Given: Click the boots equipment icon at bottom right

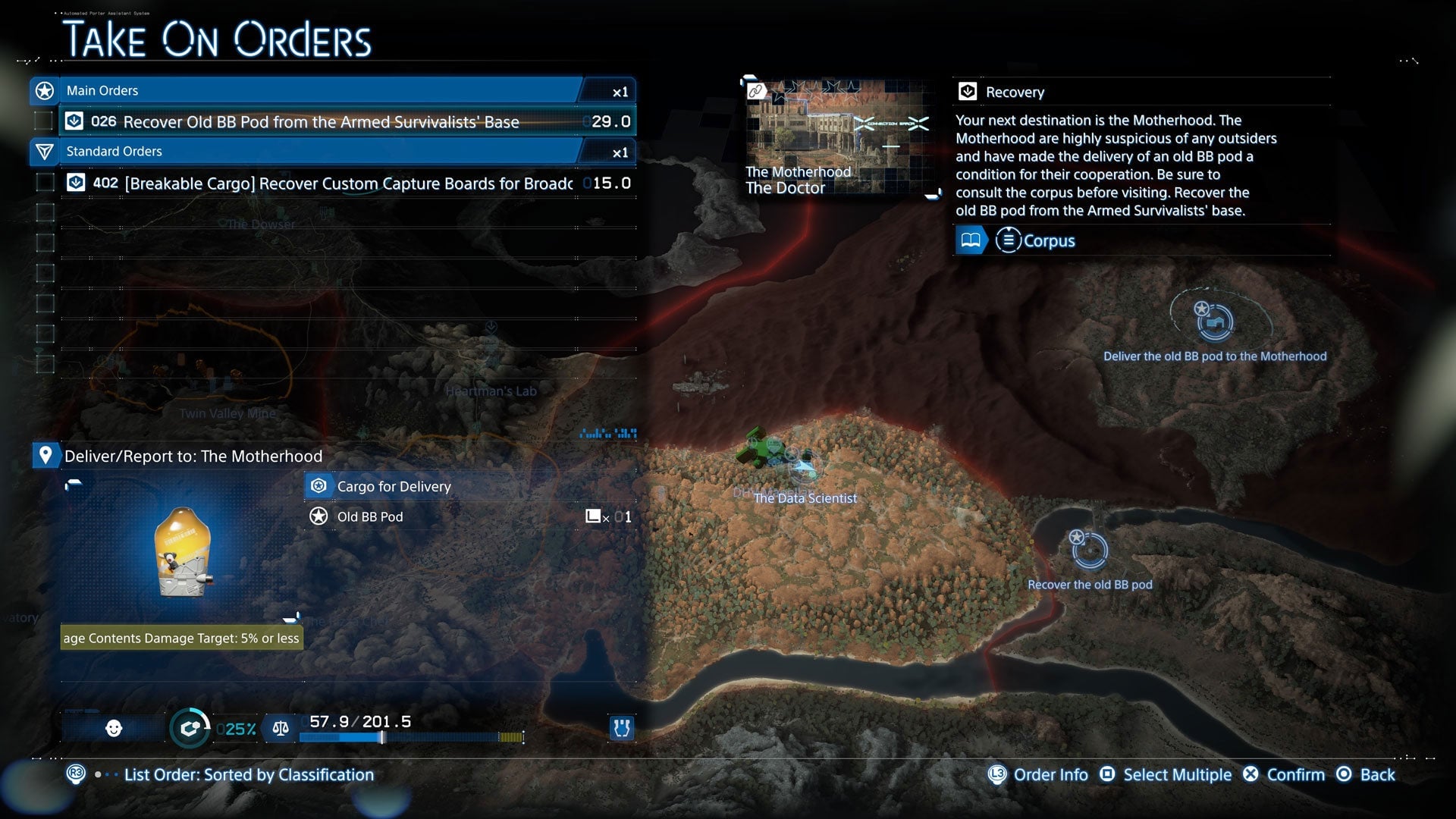Looking at the screenshot, I should pos(620,728).
